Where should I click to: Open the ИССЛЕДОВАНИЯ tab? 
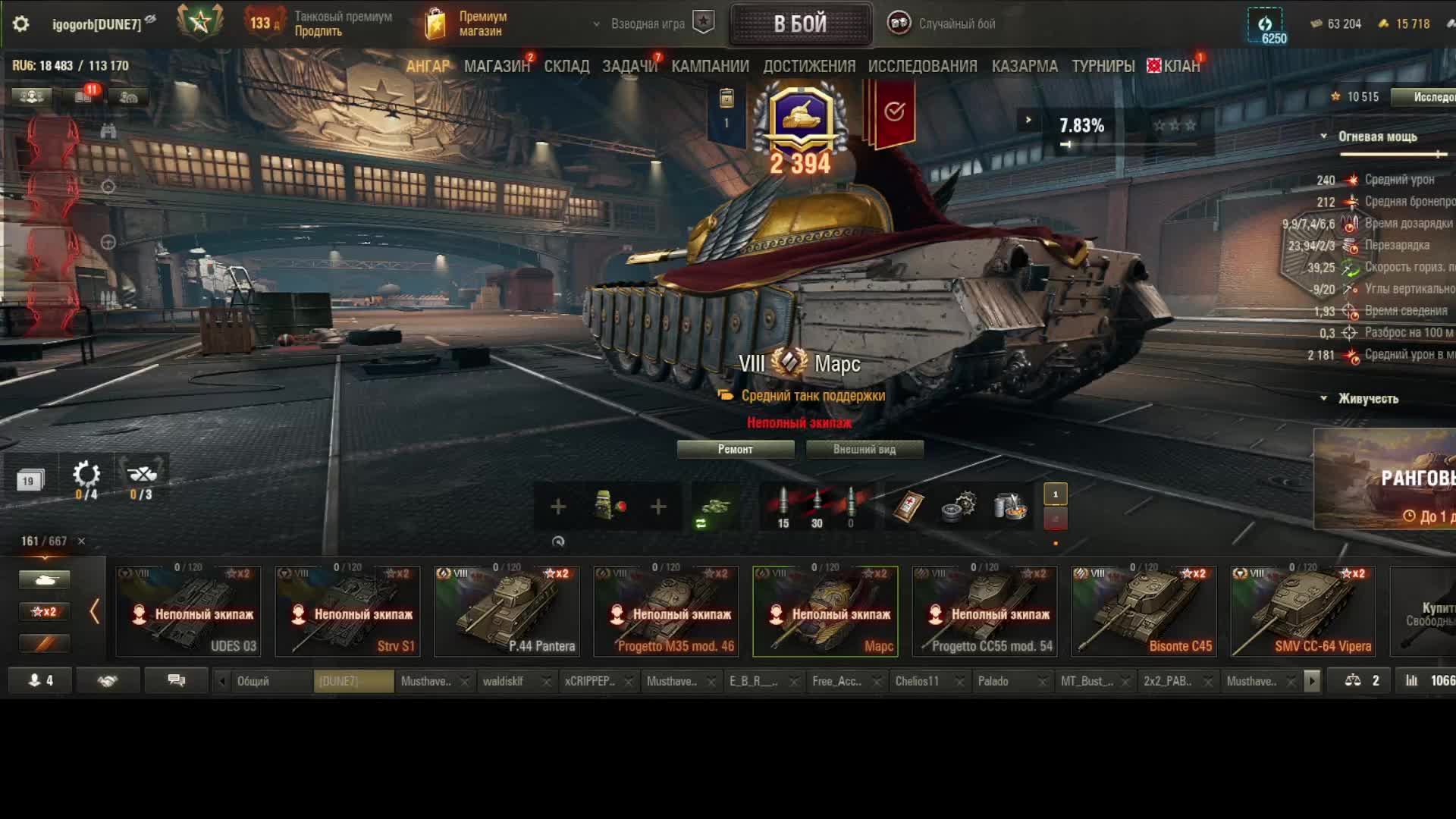coord(922,67)
